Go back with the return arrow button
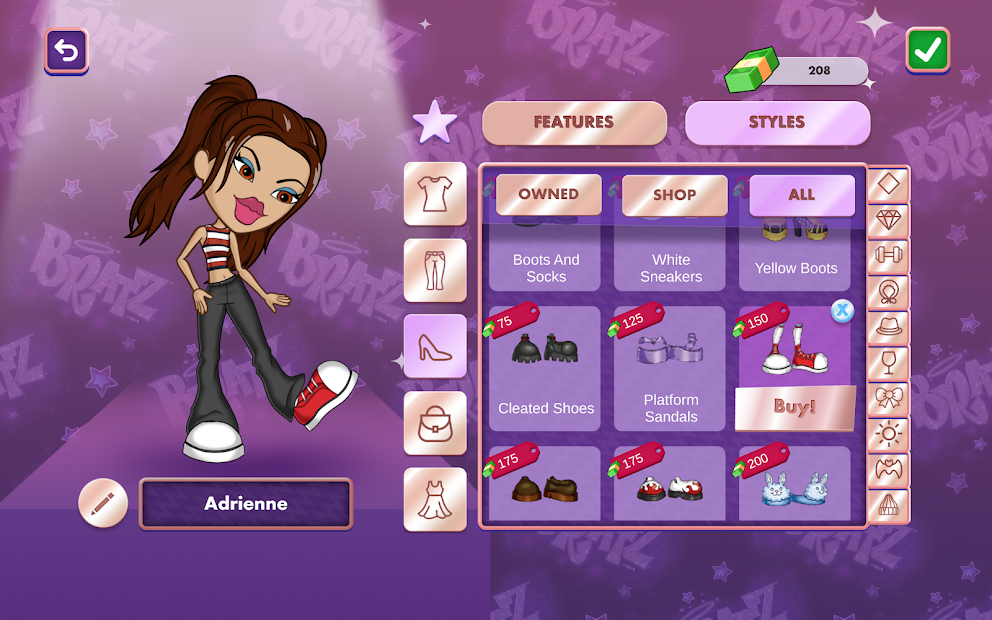Screen dimensions: 992x620 tap(67, 51)
